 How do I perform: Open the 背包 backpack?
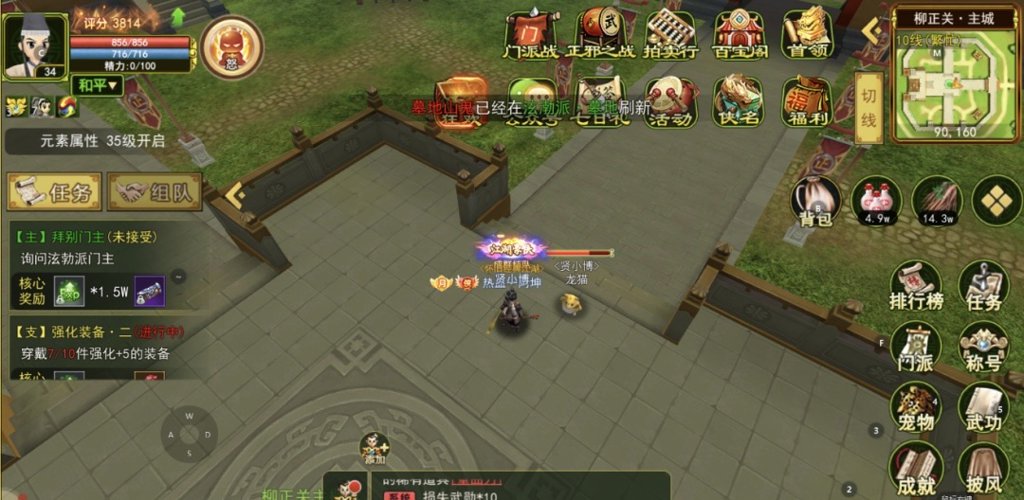point(816,201)
